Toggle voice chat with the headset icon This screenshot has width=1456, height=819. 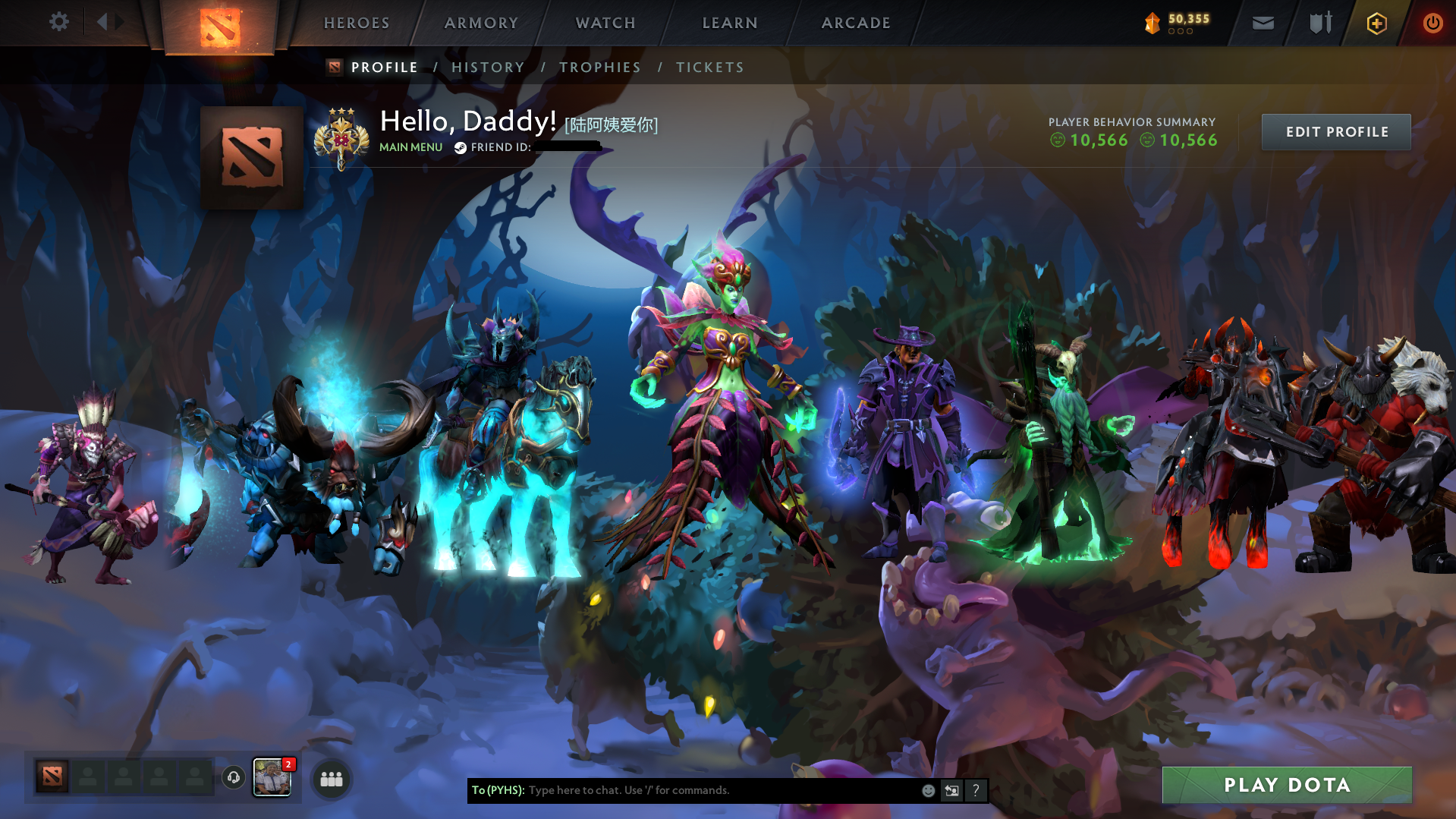coord(233,778)
